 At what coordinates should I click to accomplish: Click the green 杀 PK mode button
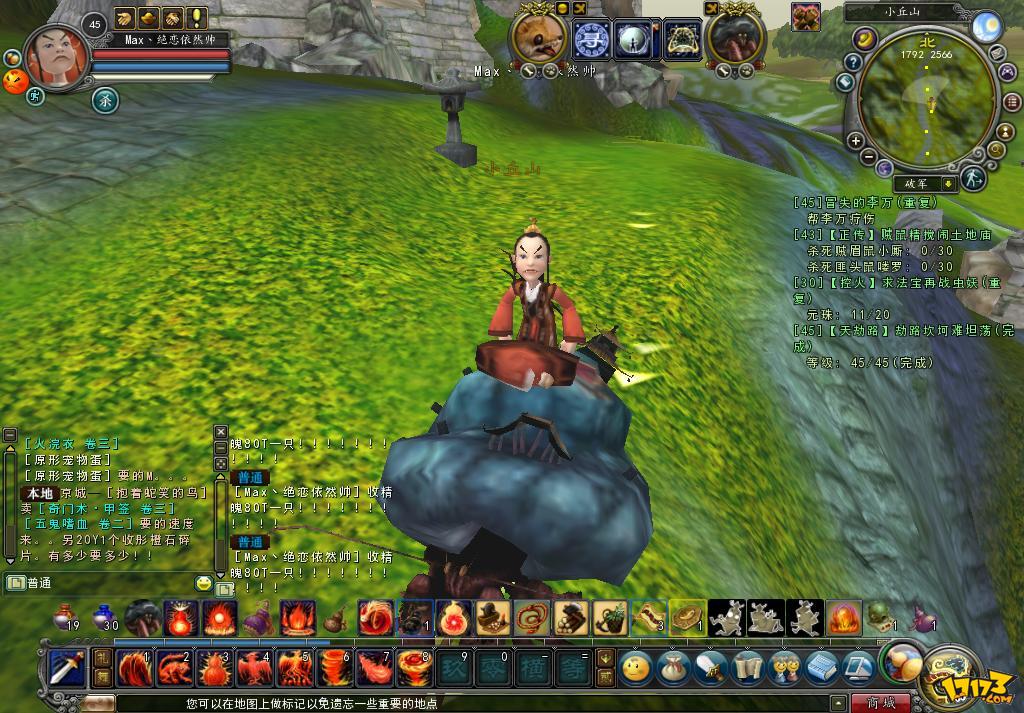click(x=104, y=99)
